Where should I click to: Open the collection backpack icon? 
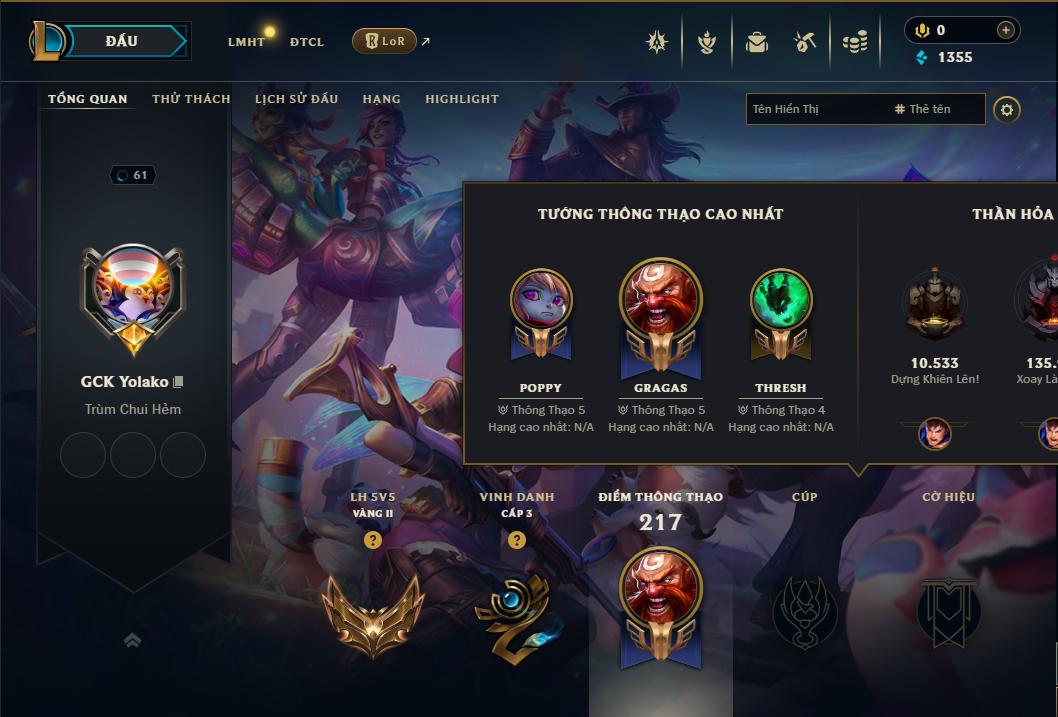tap(757, 42)
